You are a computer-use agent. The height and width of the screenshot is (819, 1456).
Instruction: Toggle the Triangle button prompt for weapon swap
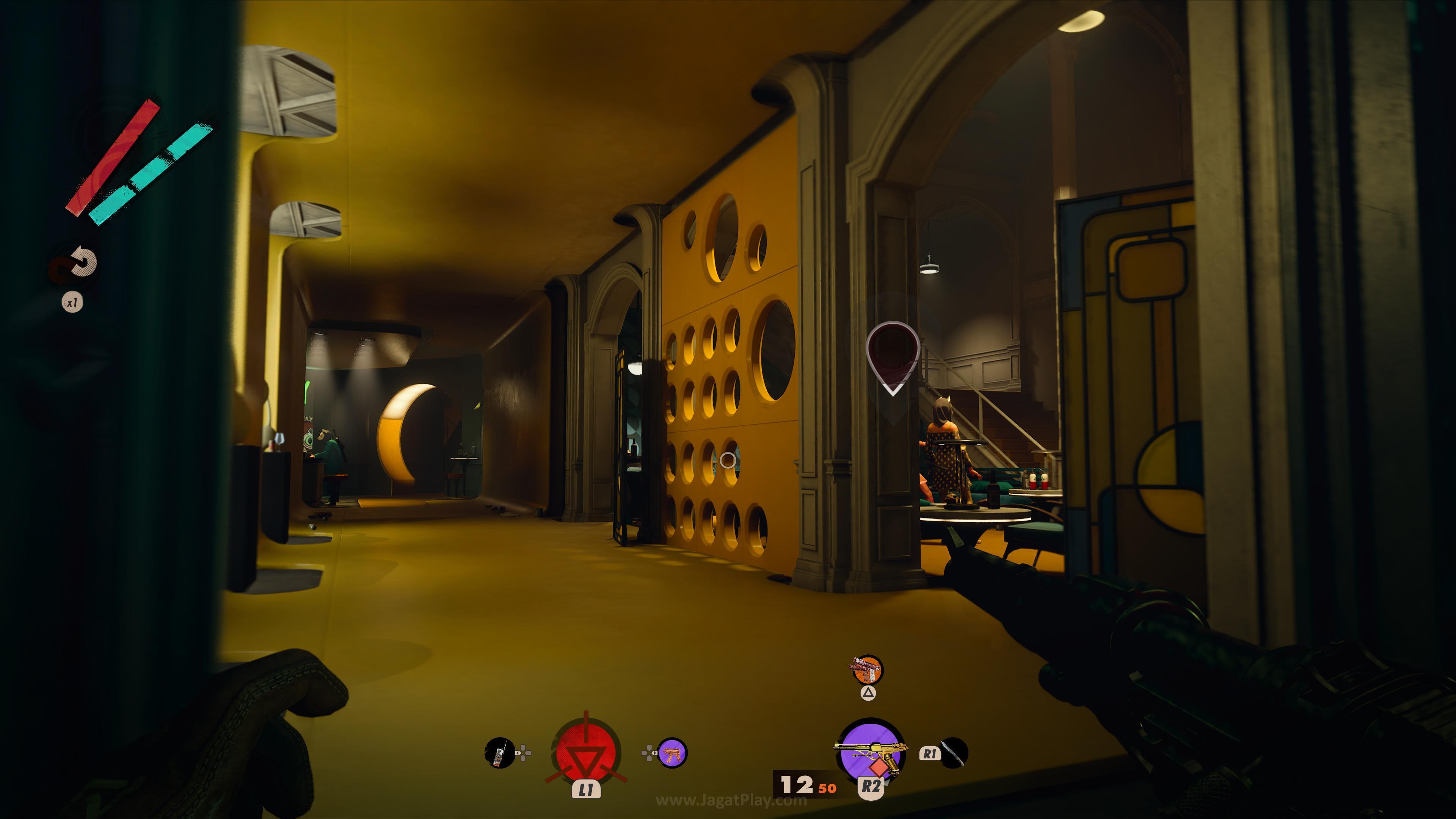click(869, 693)
